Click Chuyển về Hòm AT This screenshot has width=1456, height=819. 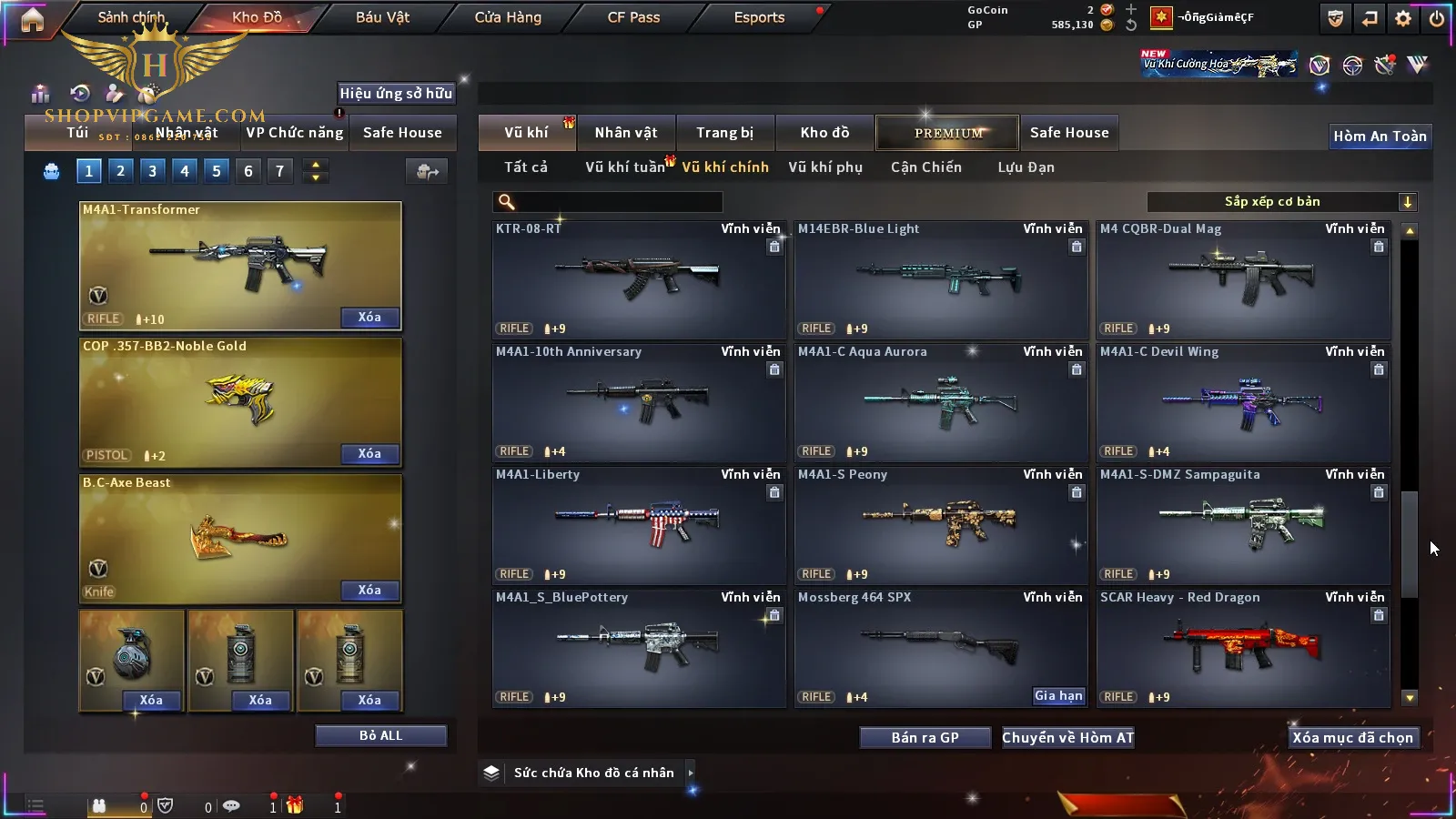click(x=1067, y=737)
